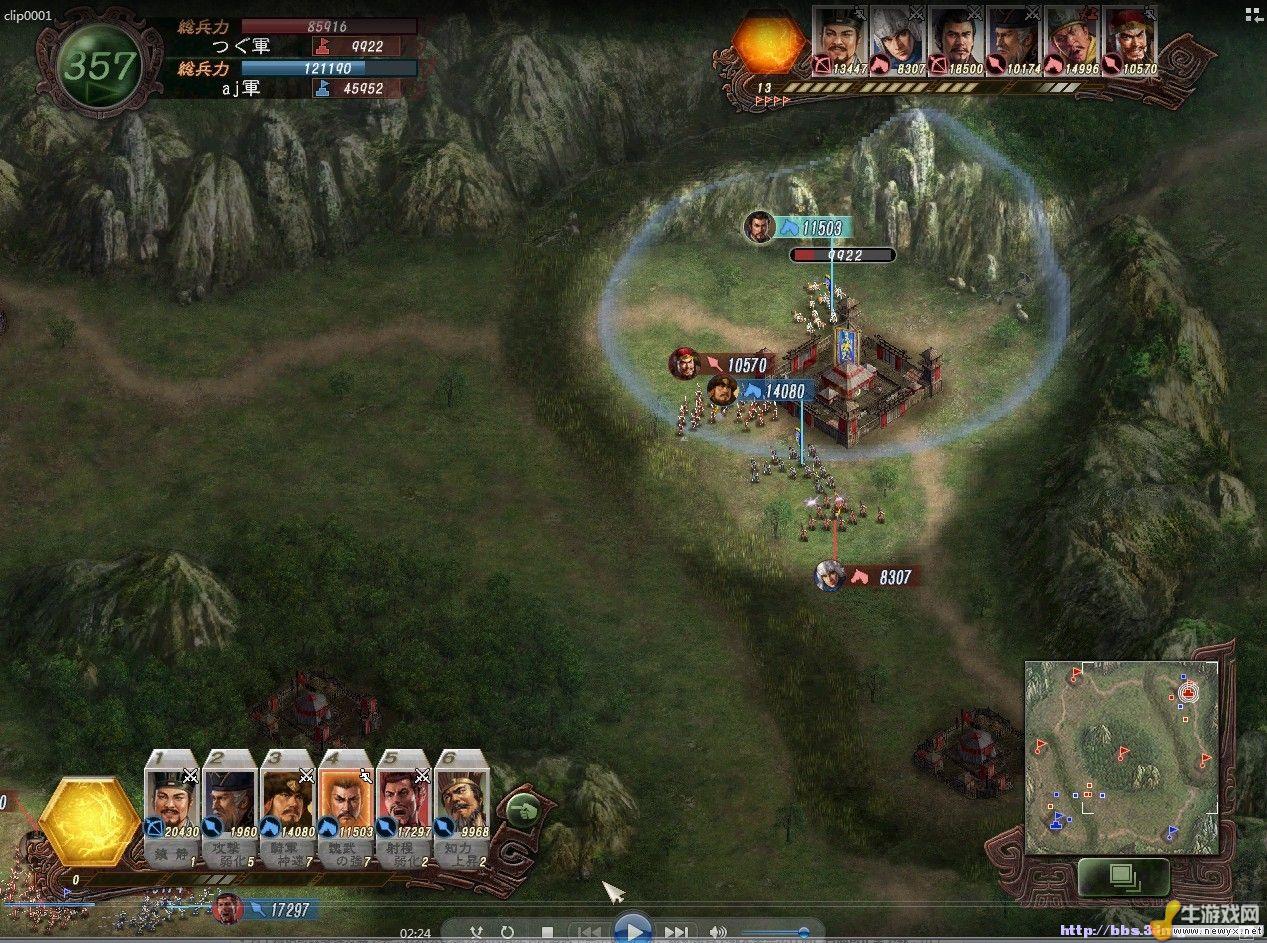Click the 17297 unit tag at screen bottom
The width and height of the screenshot is (1267, 943).
283,909
